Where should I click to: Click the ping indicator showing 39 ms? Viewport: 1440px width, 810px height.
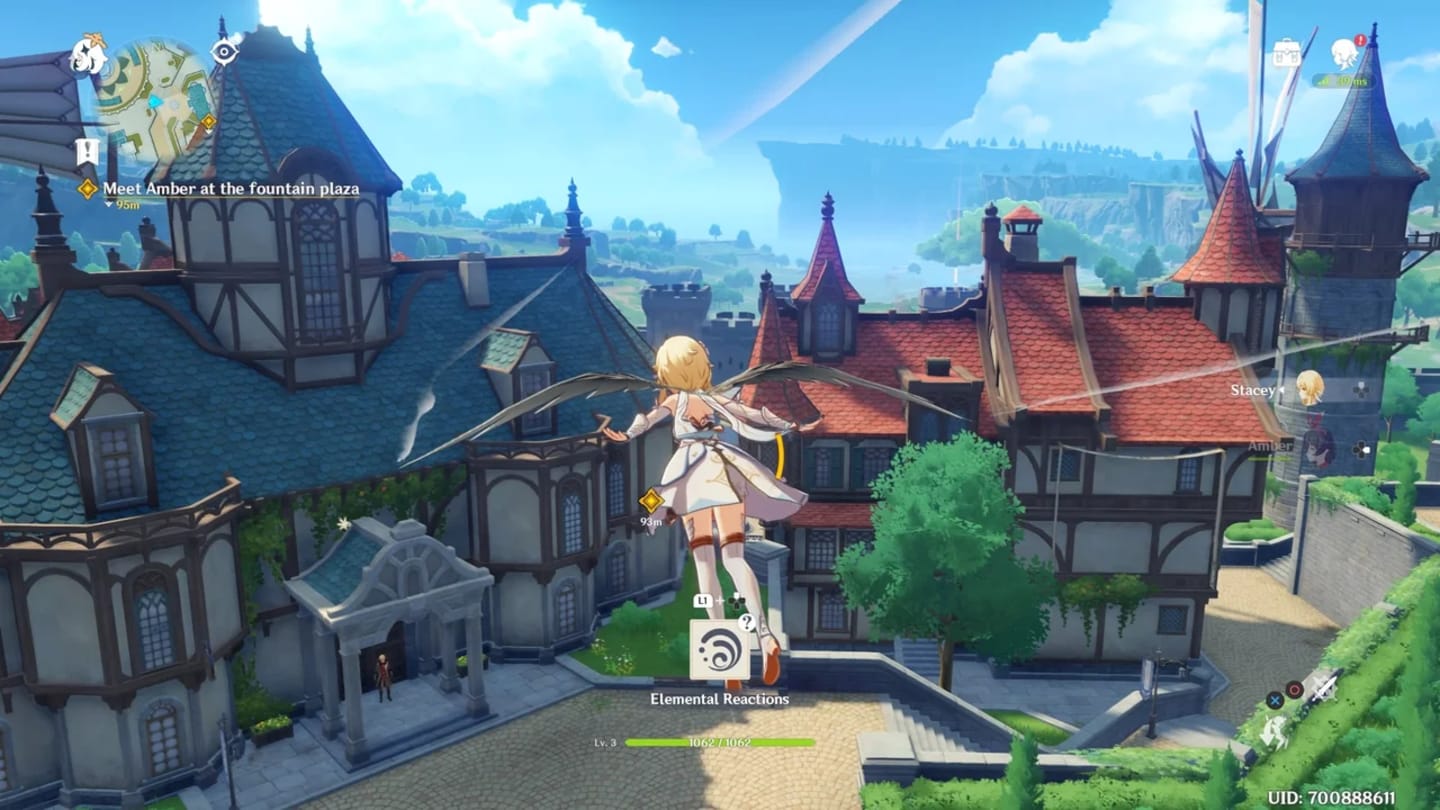[1344, 80]
